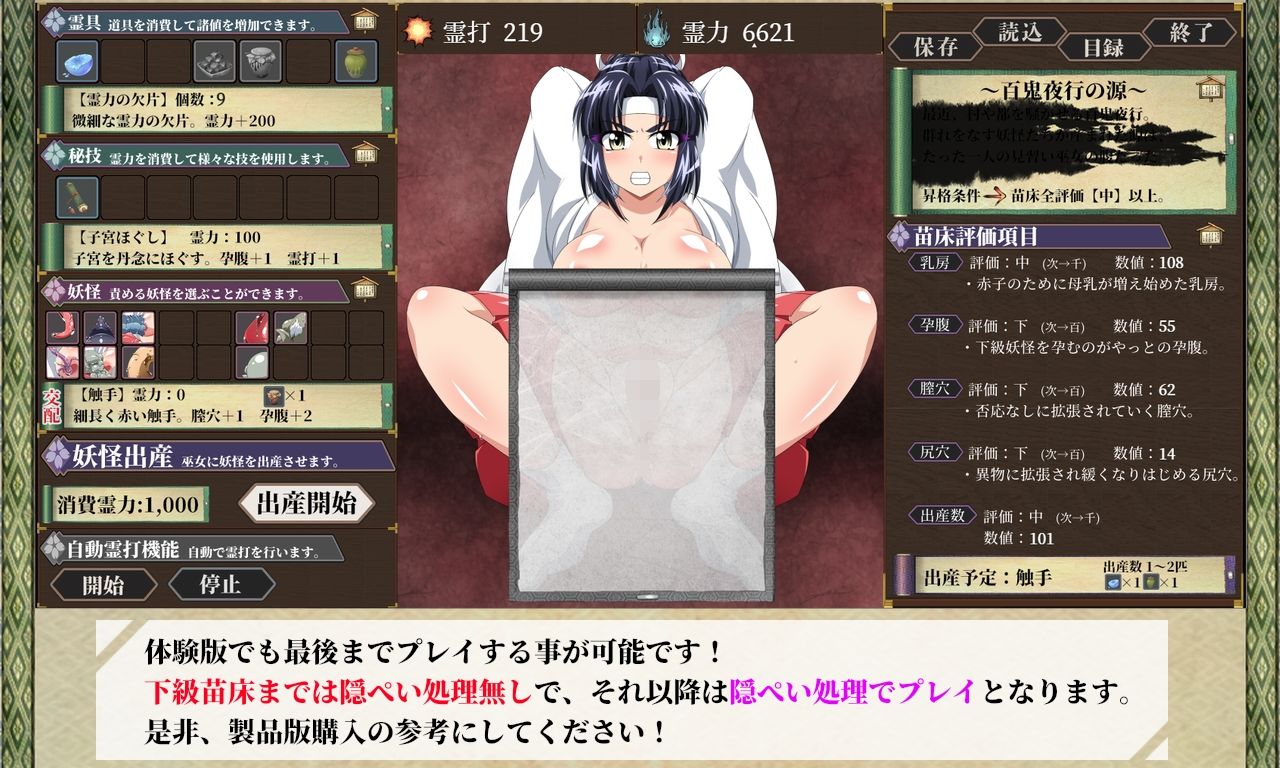Select the white slime youkai thumbnail

[252, 362]
